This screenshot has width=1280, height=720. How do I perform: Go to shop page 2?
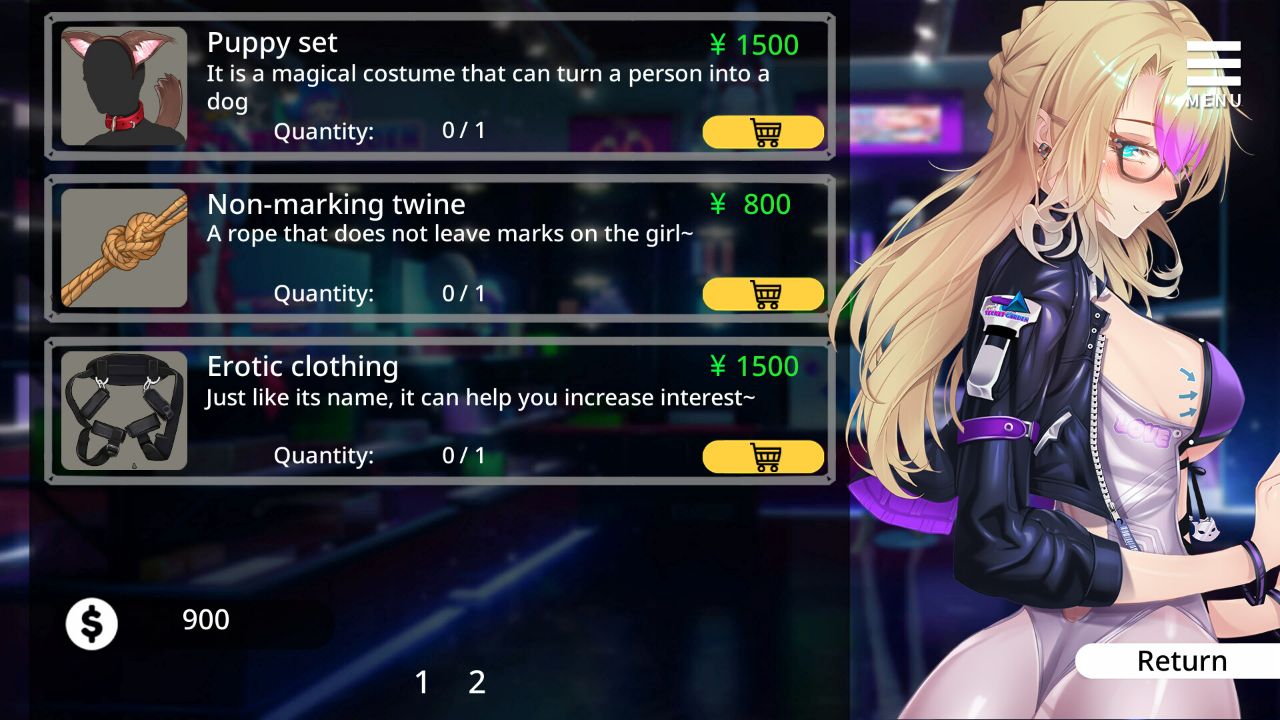point(477,683)
